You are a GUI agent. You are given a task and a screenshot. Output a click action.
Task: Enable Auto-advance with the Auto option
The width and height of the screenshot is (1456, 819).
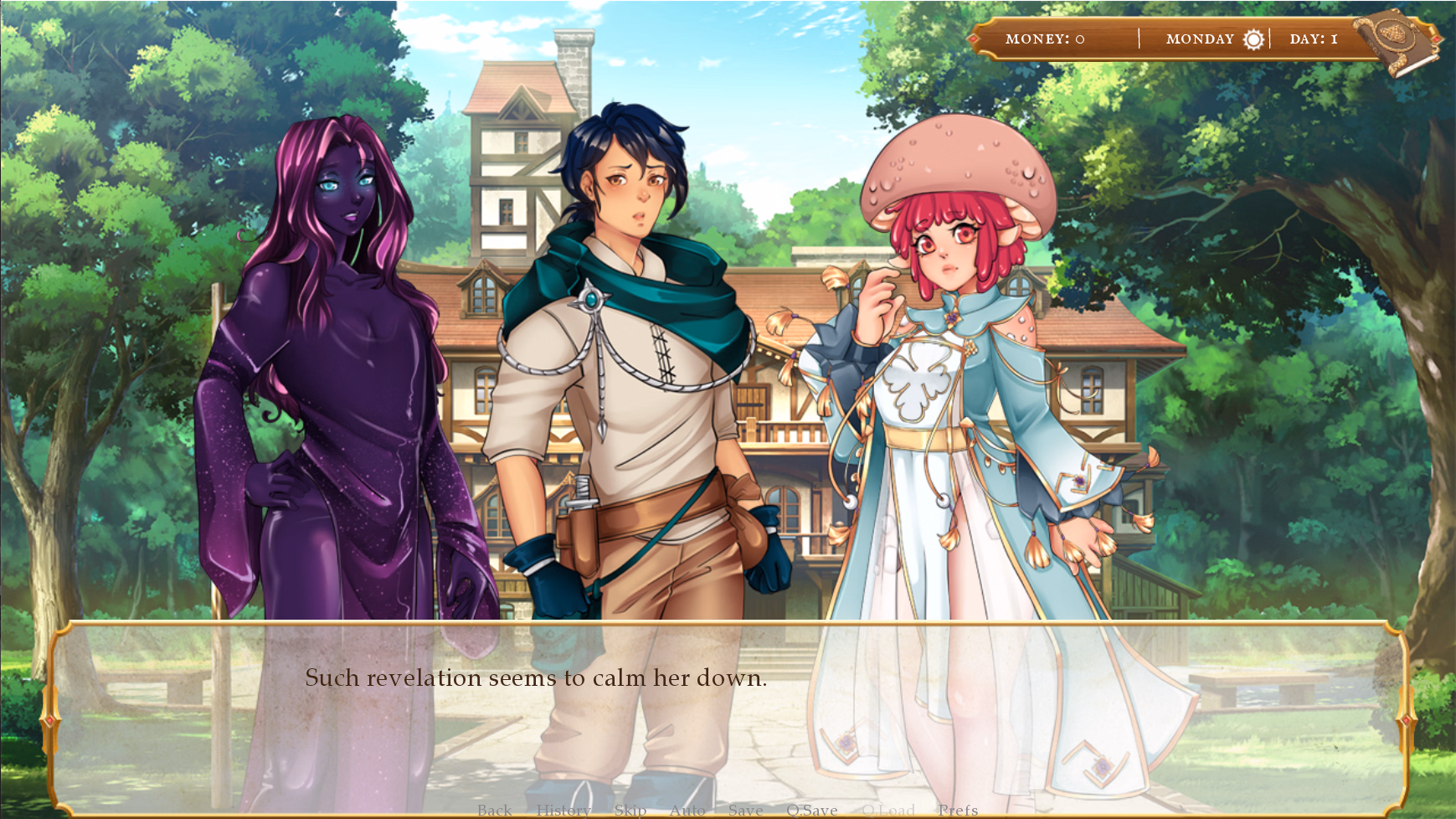click(687, 810)
